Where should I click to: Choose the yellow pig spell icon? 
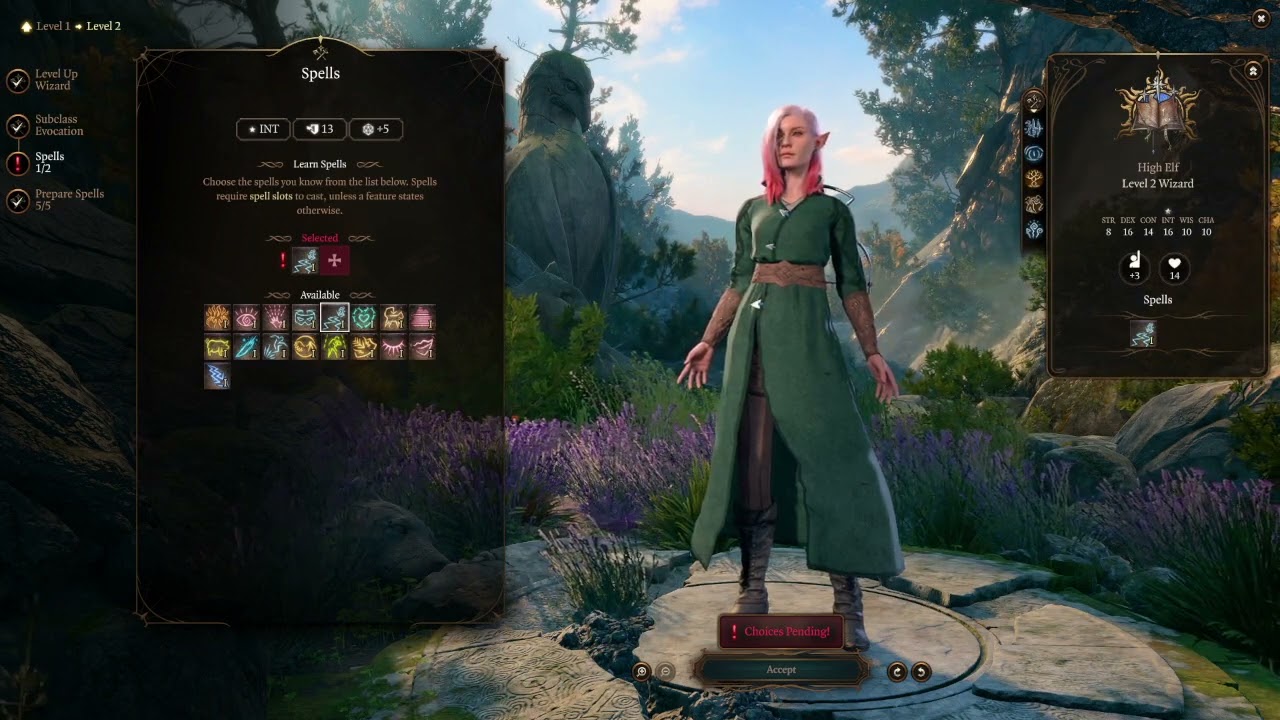[217, 347]
